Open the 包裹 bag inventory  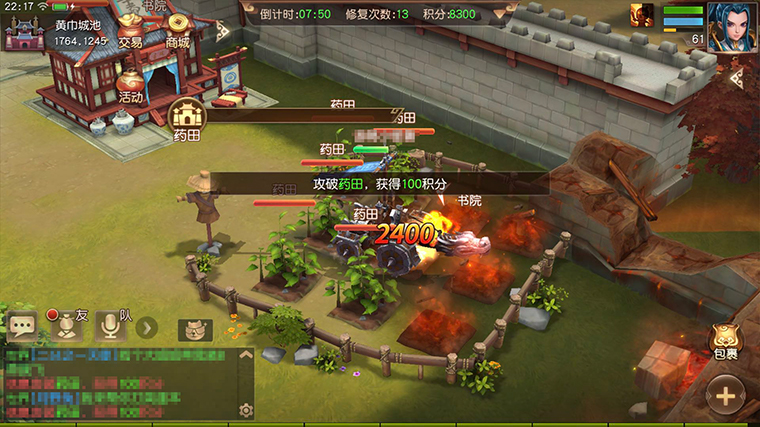[726, 342]
